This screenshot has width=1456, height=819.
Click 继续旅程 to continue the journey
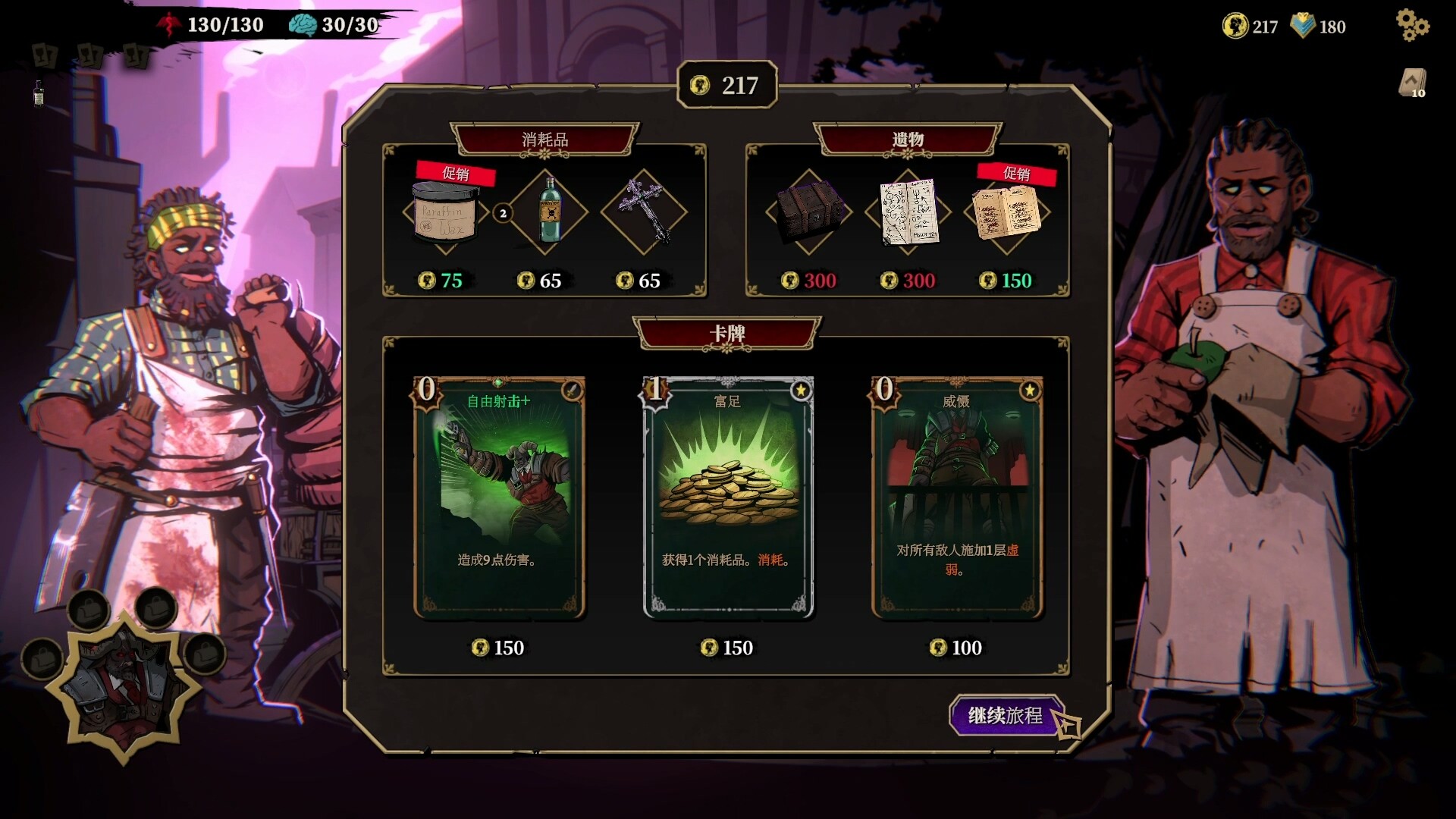point(1006,715)
